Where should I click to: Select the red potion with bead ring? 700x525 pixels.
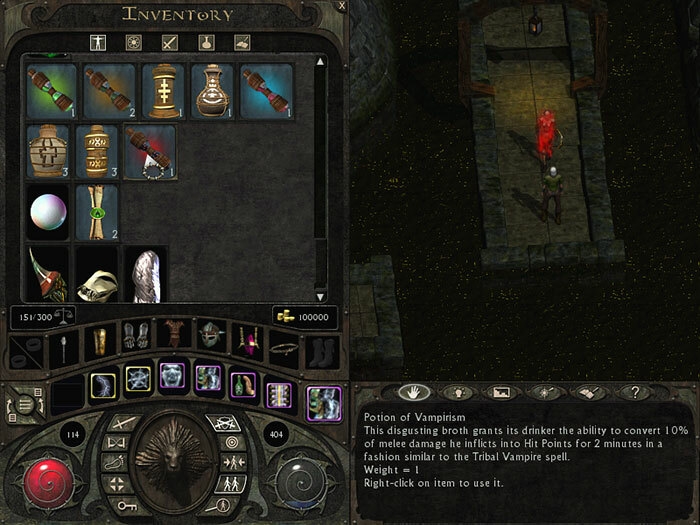[x=150, y=150]
